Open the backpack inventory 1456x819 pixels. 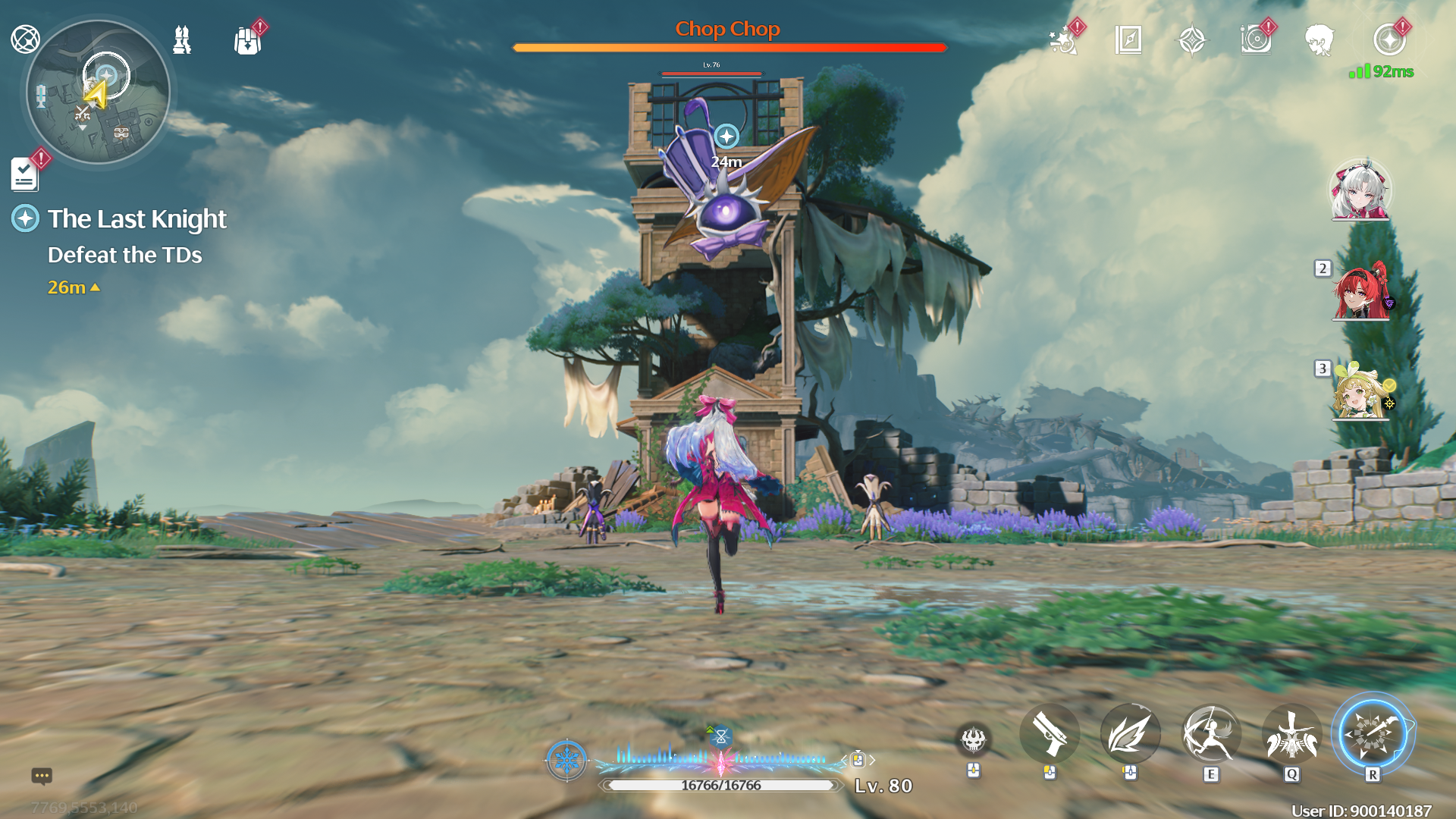pyautogui.click(x=247, y=40)
